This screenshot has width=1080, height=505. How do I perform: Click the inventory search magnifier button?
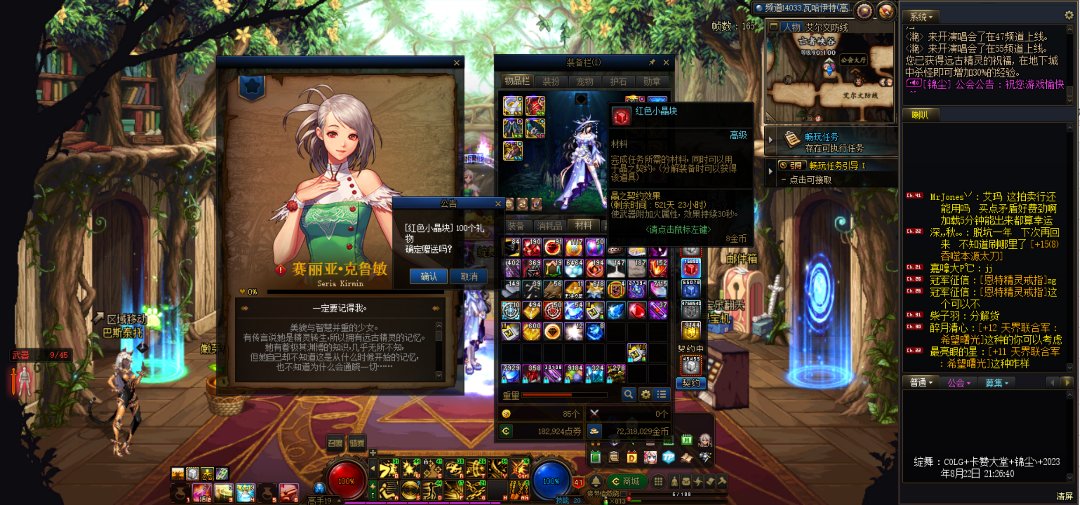[629, 395]
